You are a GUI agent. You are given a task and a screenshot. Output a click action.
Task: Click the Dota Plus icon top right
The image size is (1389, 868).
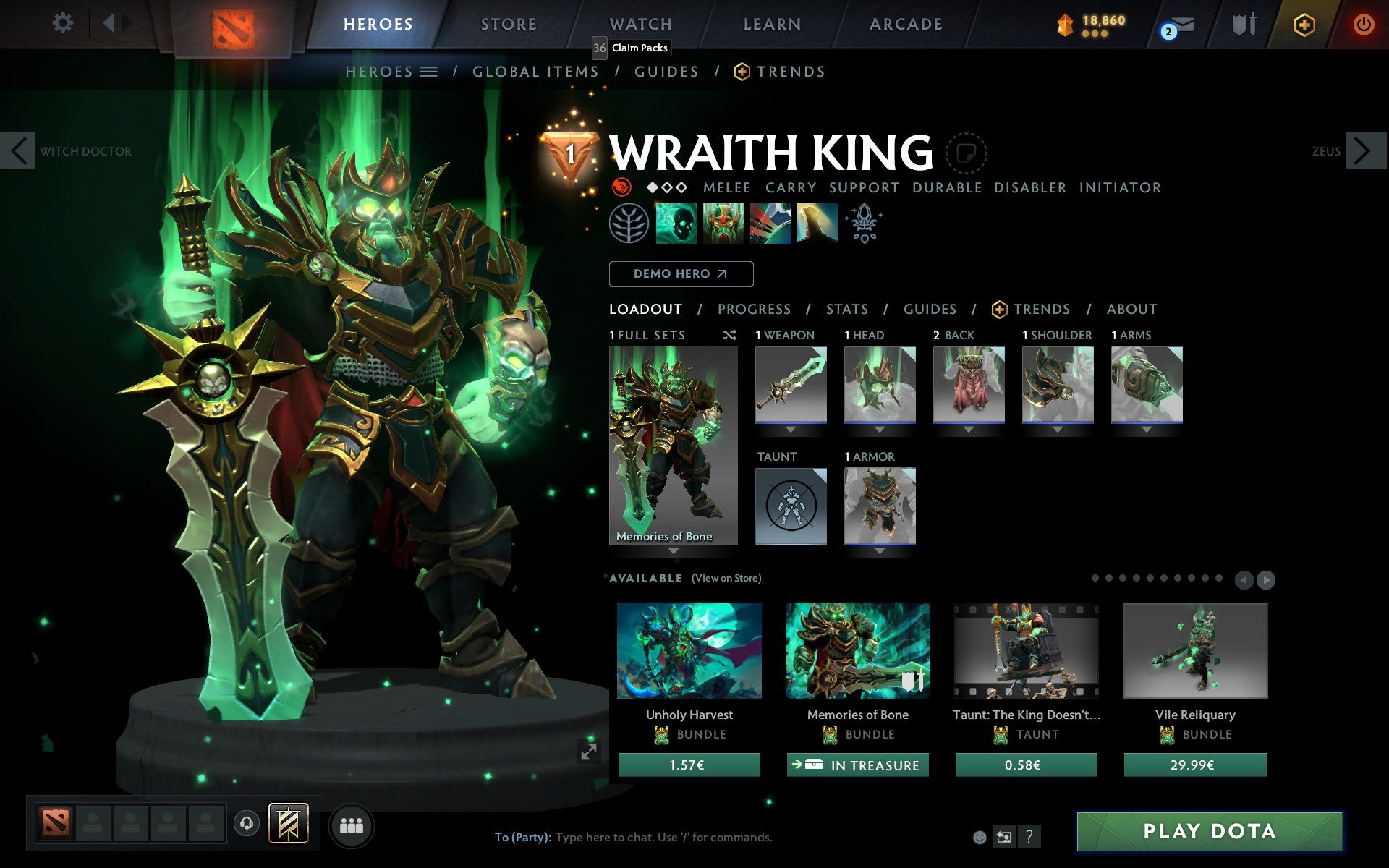[x=1304, y=23]
